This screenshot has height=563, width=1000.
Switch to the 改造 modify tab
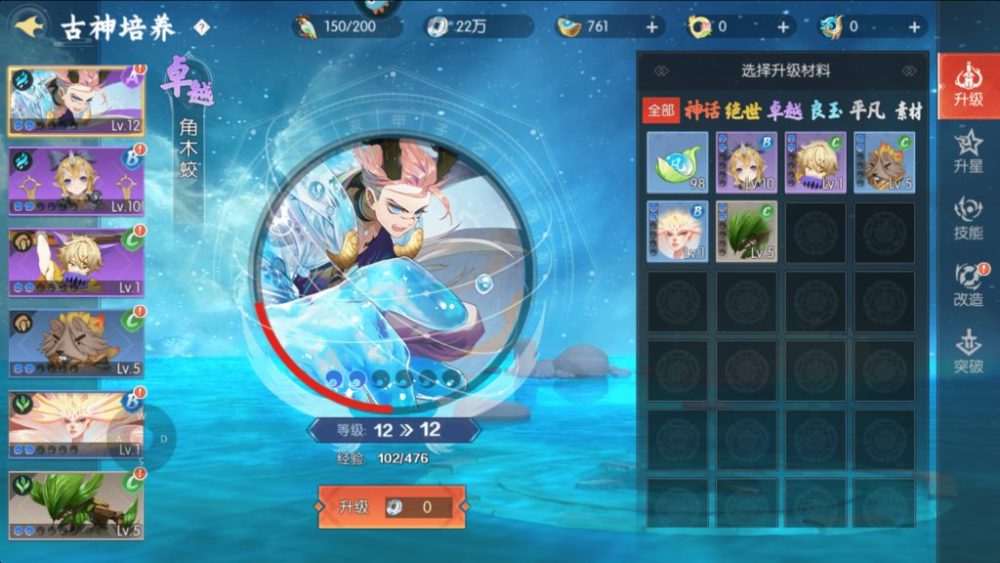968,284
